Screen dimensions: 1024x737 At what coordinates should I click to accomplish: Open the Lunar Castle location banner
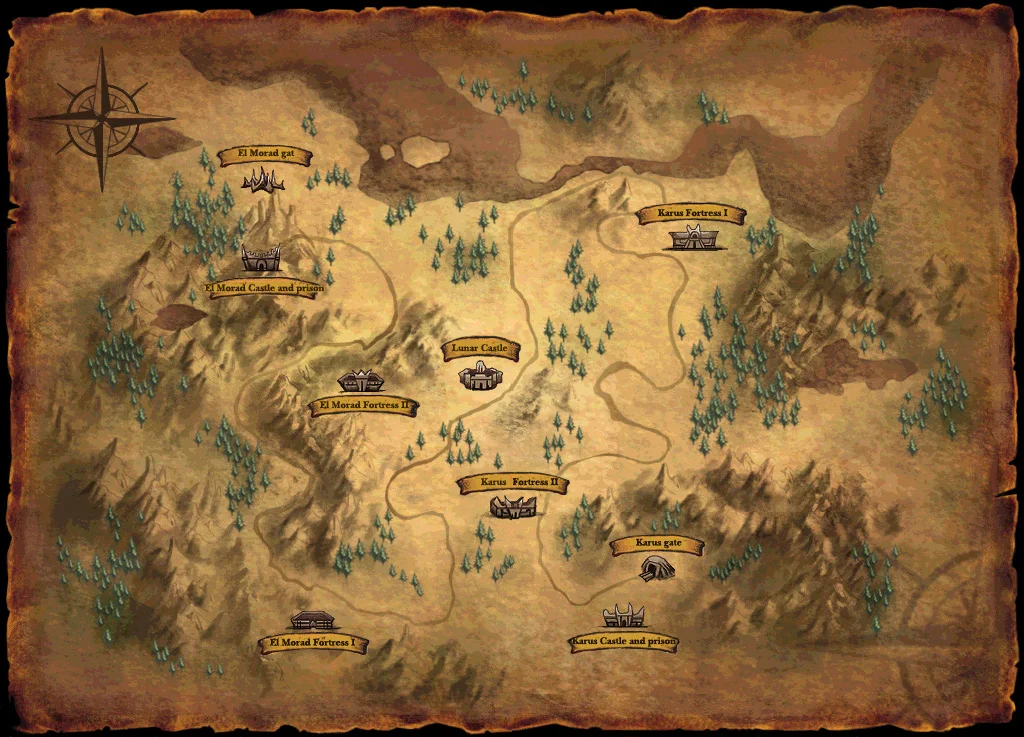tap(480, 349)
